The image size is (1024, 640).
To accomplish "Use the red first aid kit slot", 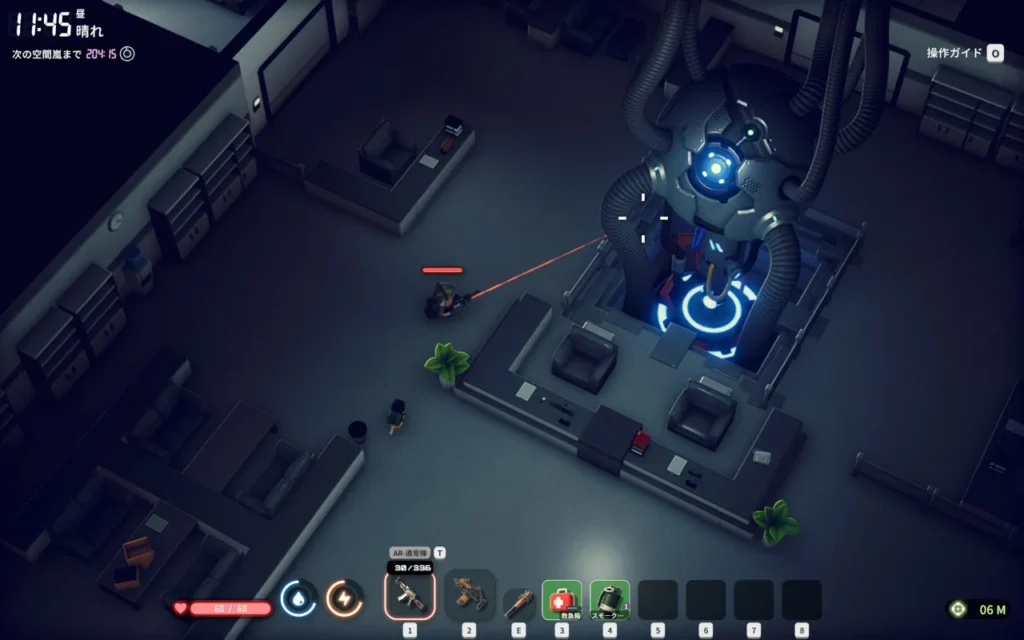I will 562,600.
